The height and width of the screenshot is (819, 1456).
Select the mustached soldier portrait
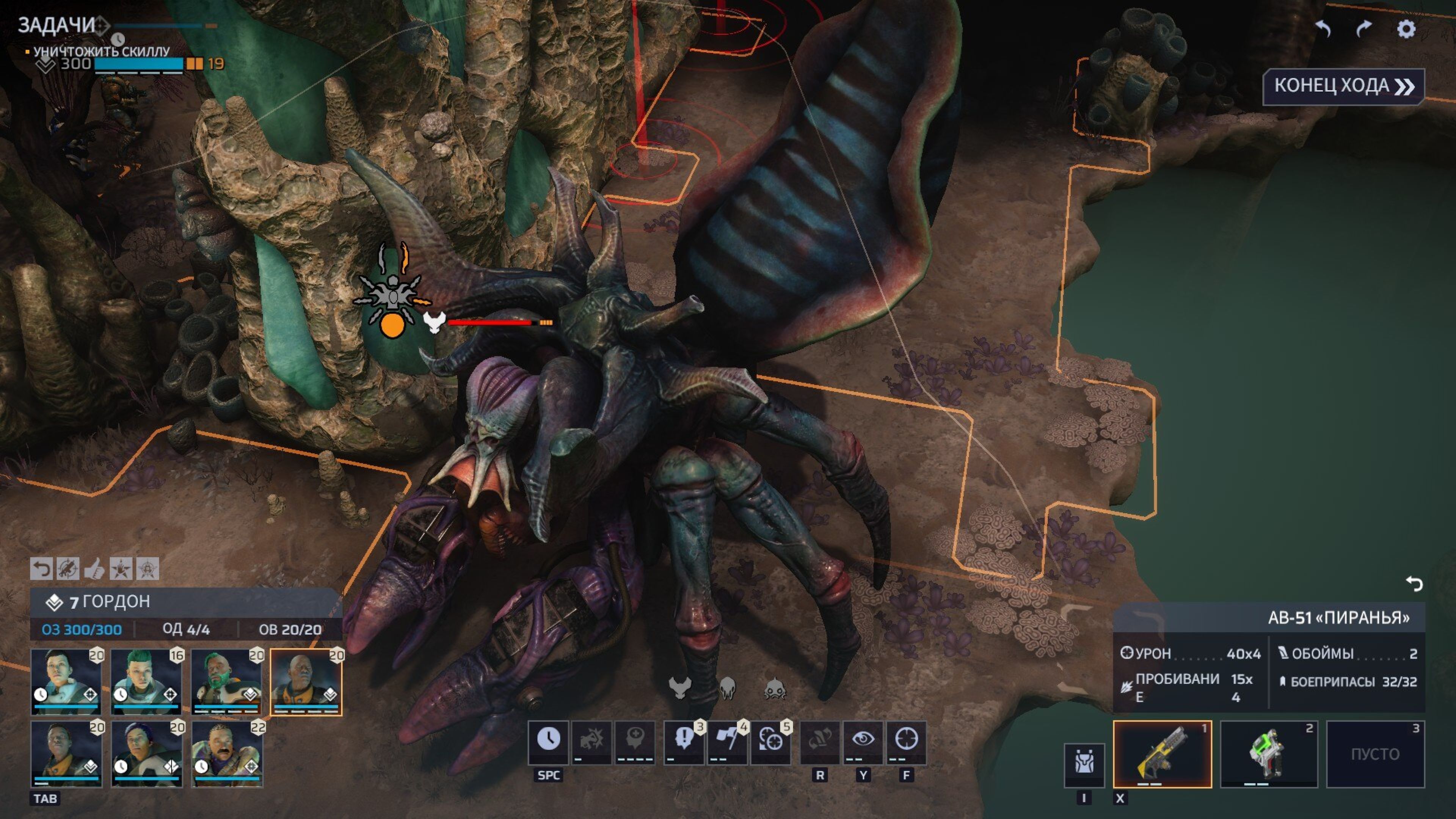tap(227, 753)
